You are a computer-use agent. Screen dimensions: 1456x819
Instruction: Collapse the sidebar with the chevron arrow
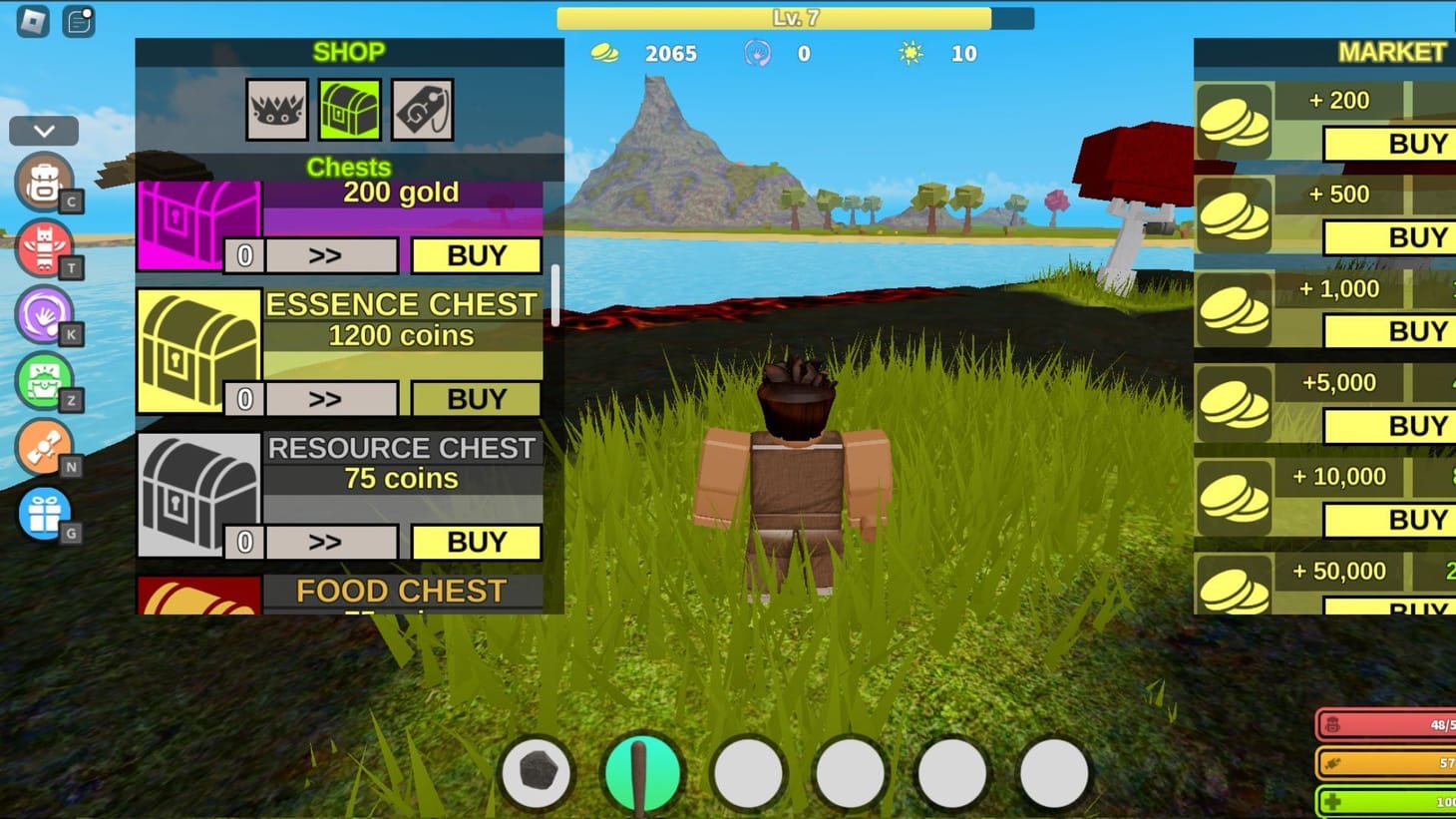tap(42, 130)
